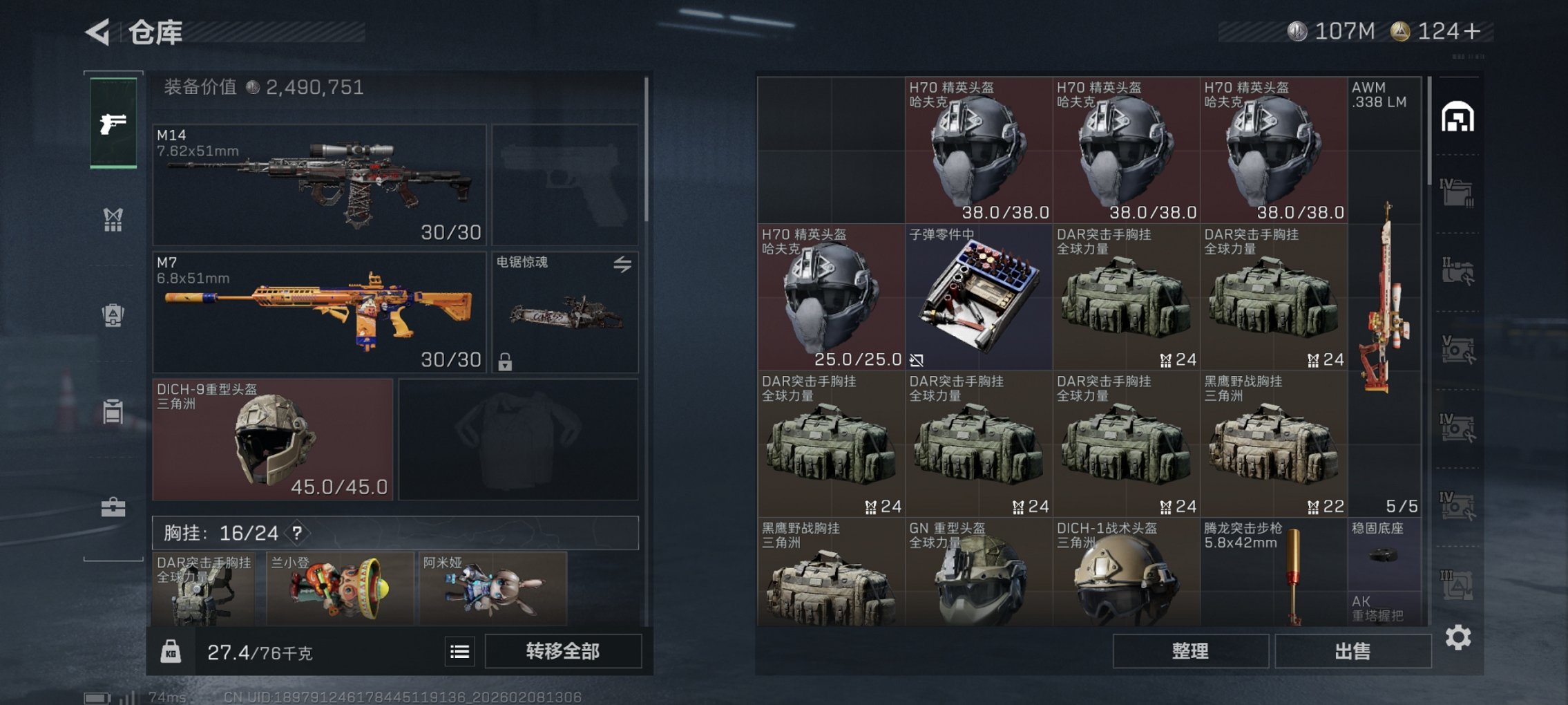1568x705 pixels.
Task: Select the weapons category in the sidebar
Action: pos(113,124)
